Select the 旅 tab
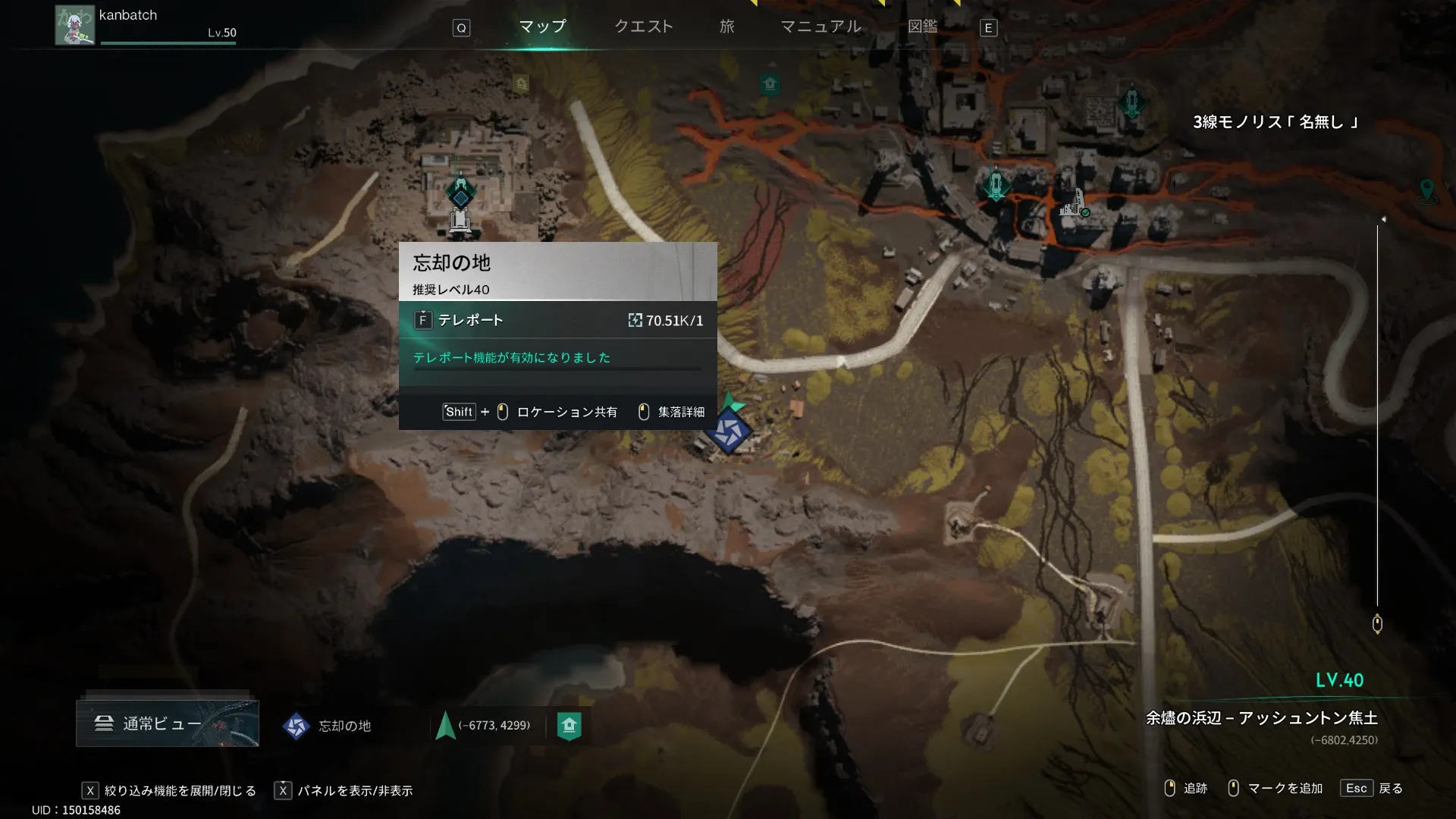The width and height of the screenshot is (1456, 819). tap(726, 27)
